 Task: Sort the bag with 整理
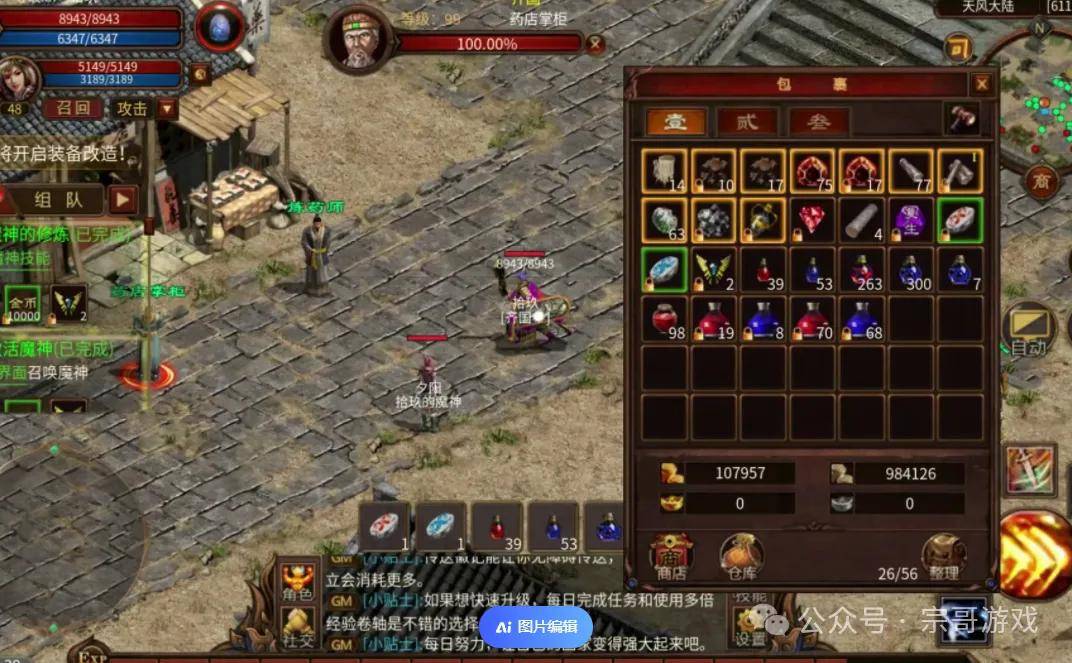tap(943, 557)
